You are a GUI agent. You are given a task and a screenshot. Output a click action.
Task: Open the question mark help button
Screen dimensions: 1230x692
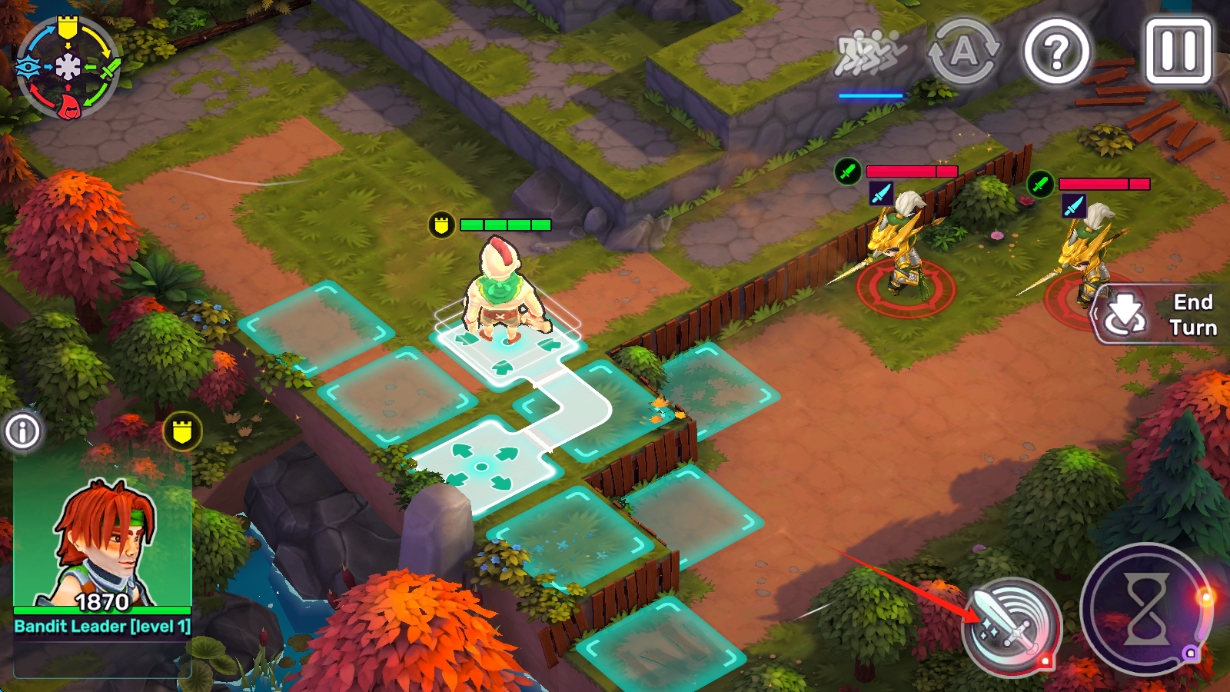point(1056,49)
